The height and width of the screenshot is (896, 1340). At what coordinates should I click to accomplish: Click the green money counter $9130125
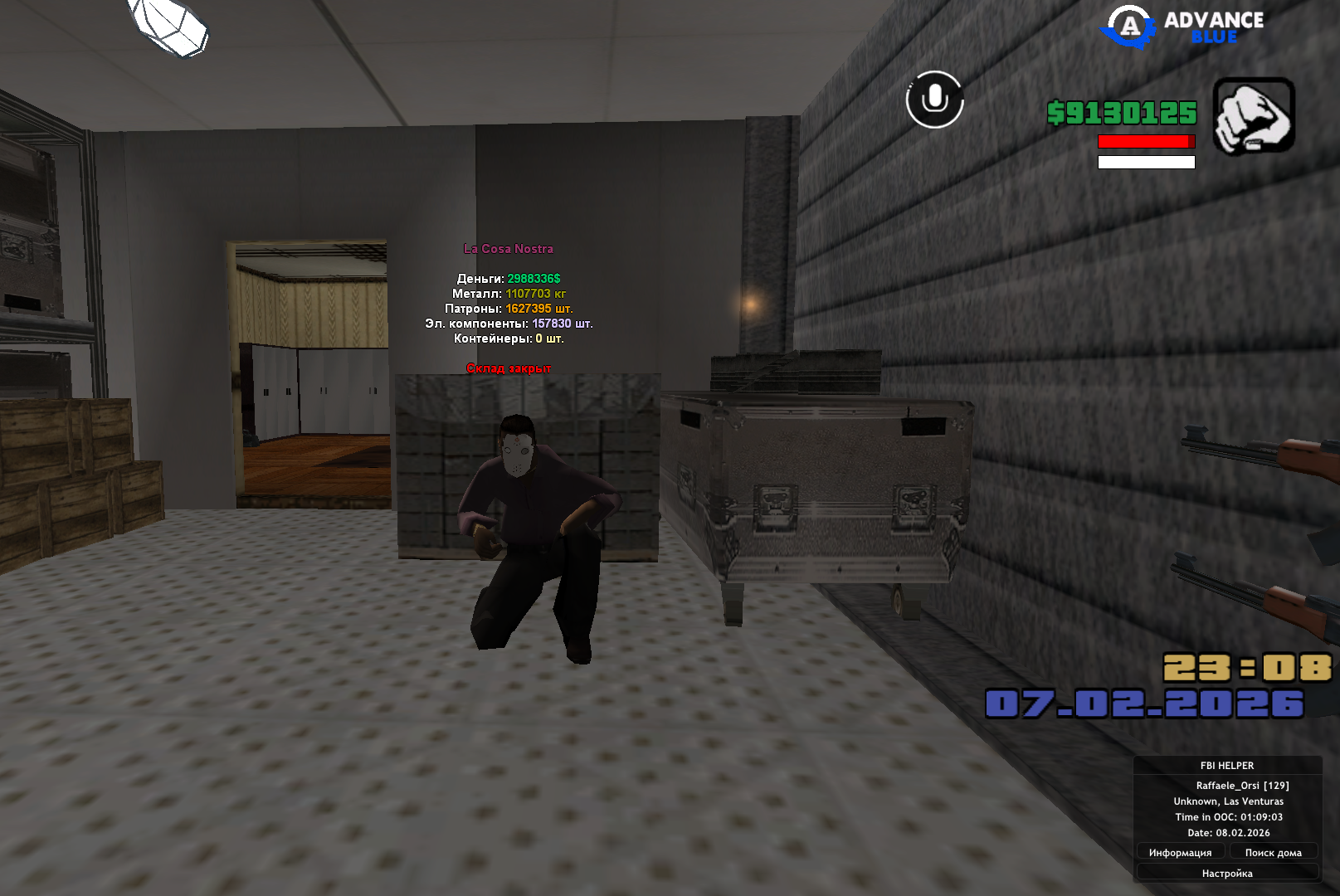(x=1122, y=114)
